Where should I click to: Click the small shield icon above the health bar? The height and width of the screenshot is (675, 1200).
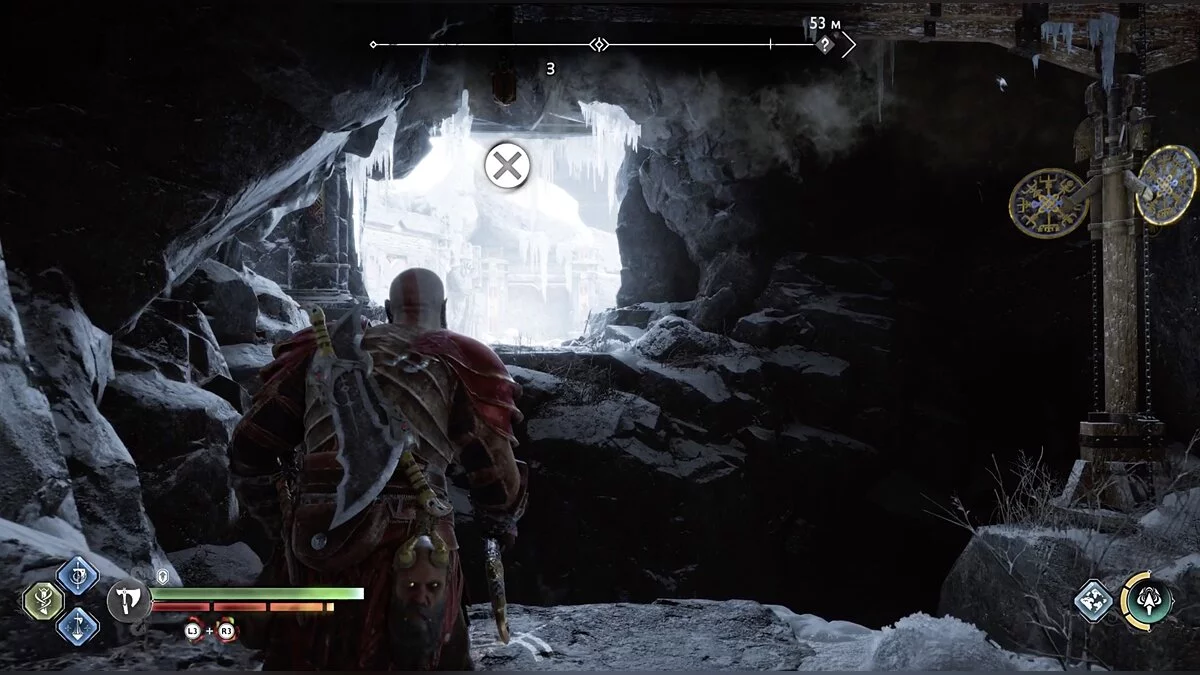click(163, 577)
